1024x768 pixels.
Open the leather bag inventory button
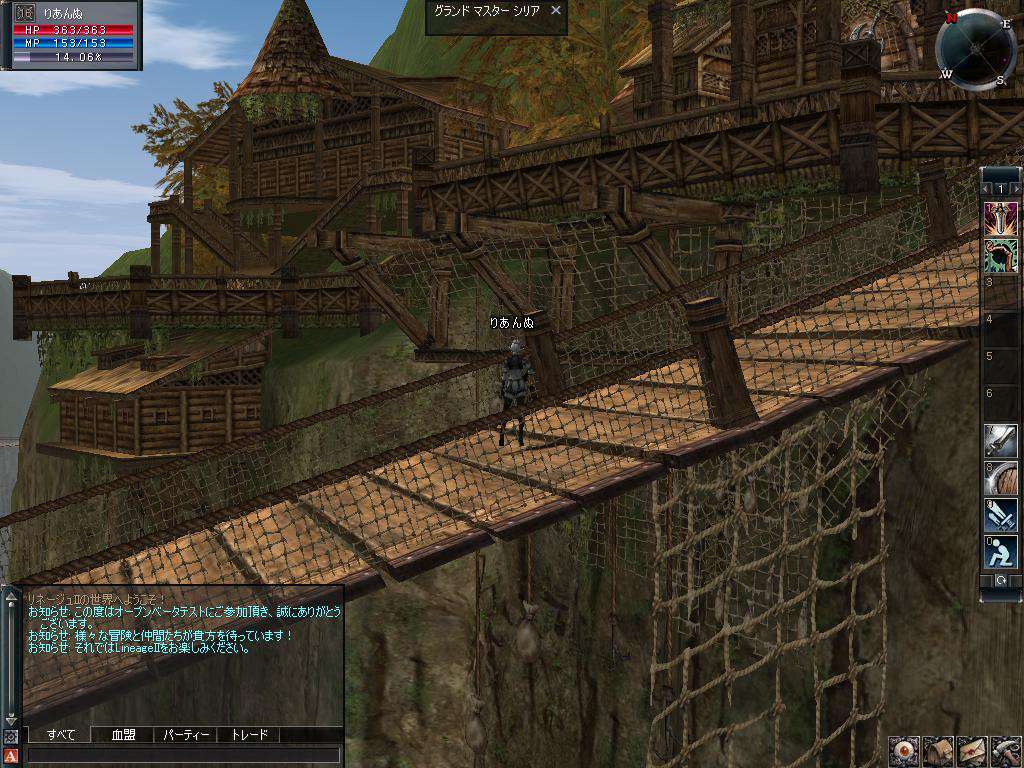(x=938, y=751)
